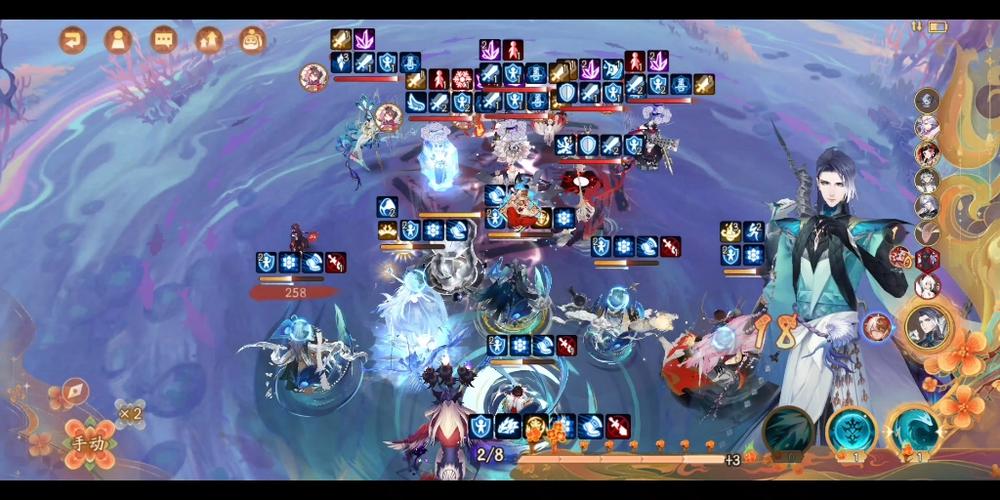Click the double up-arrow icon
Screen dimensions: 1000x500
208,40
